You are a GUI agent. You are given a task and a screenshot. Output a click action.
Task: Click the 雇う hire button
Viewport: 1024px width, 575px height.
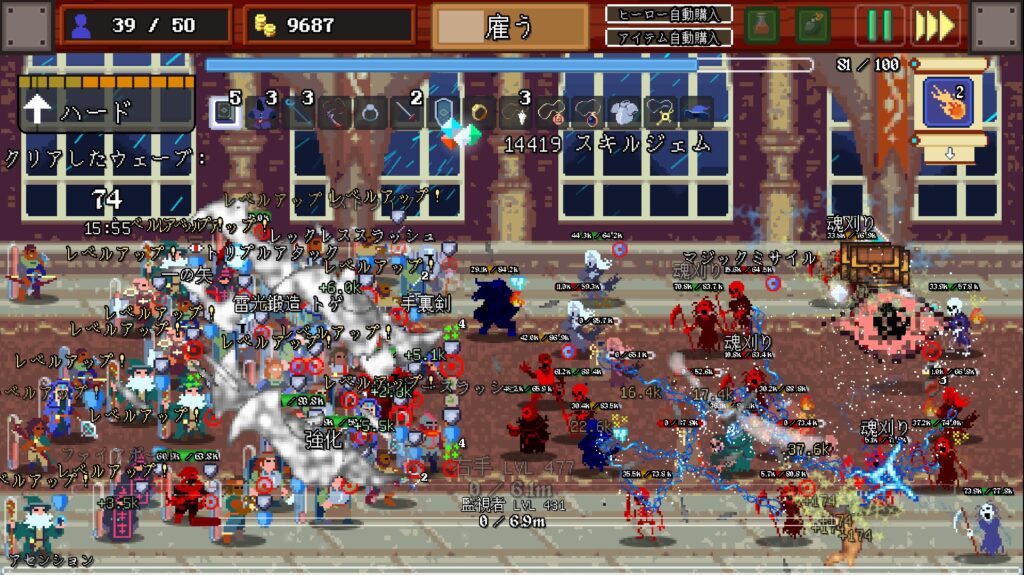pyautogui.click(x=510, y=27)
